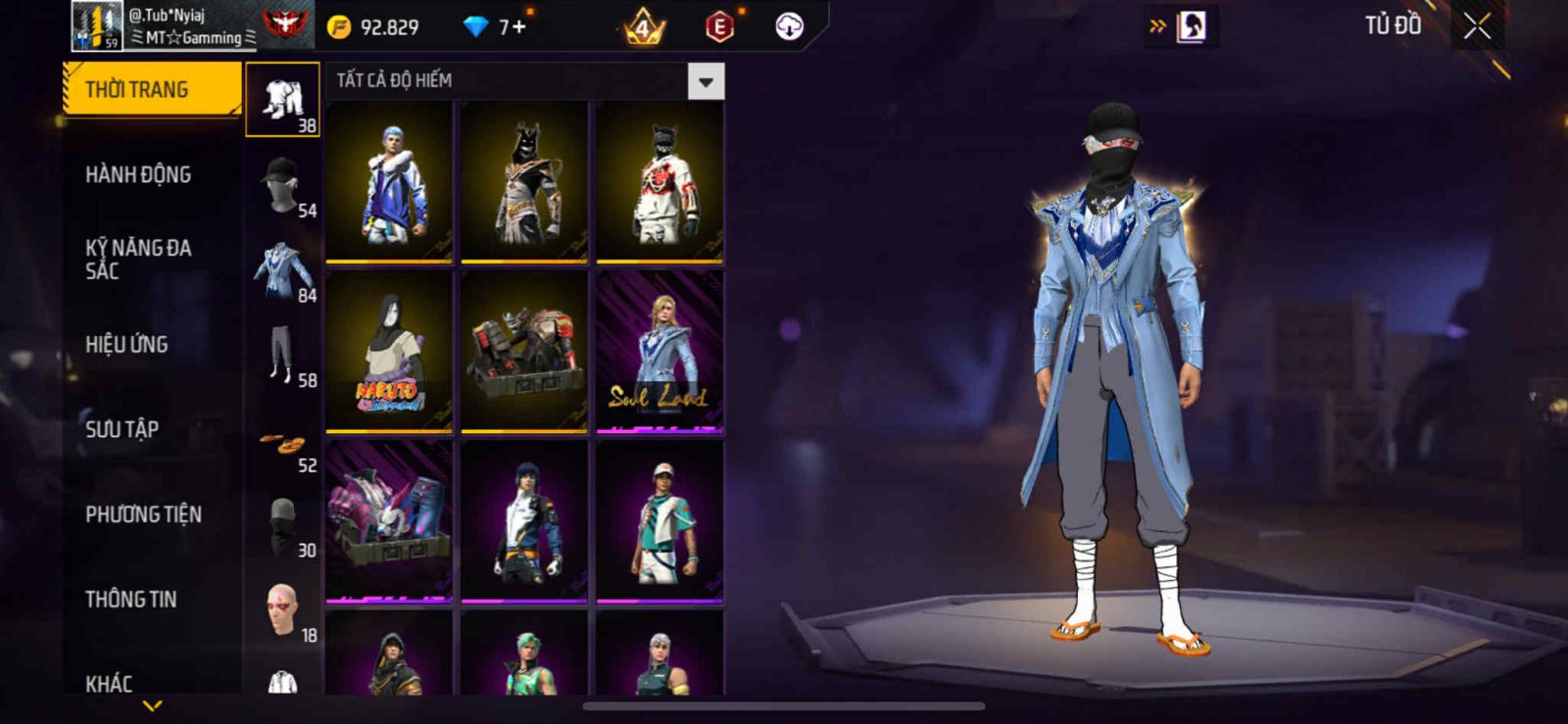Viewport: 1568px width, 724px height.
Task: Open the Tất Cả Độ Hiếm dropdown
Action: [x=706, y=81]
